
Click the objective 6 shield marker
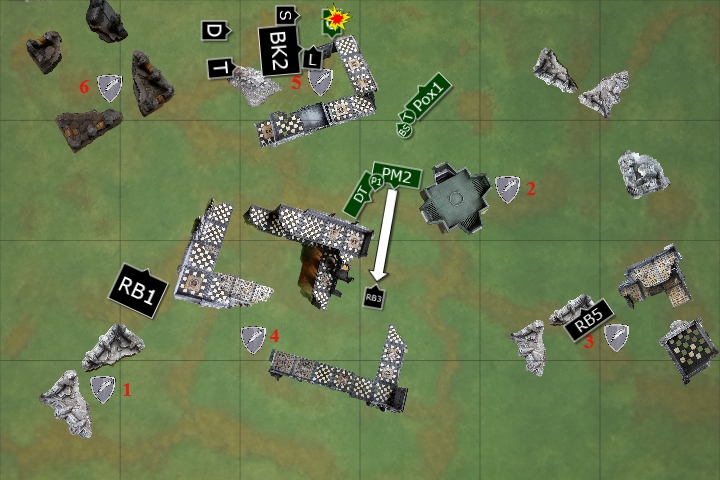coord(108,88)
